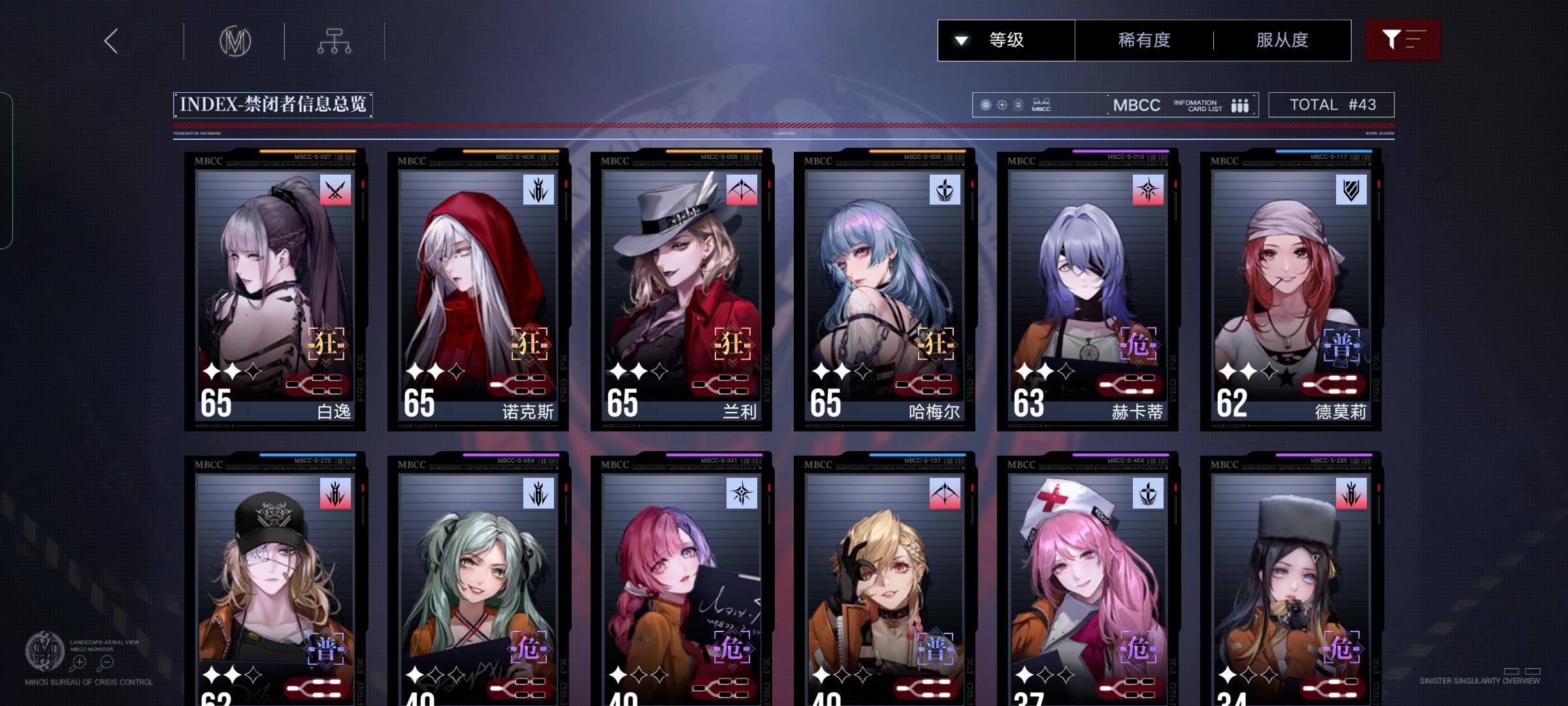
Task: Toggle sorting to 服从度
Action: [1282, 40]
